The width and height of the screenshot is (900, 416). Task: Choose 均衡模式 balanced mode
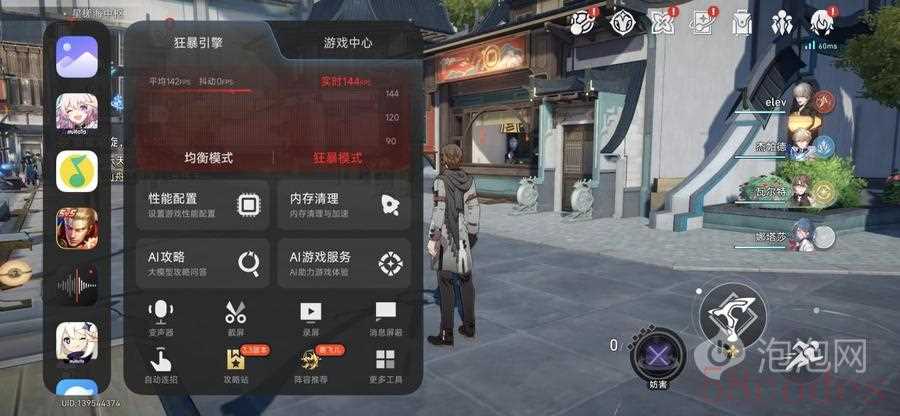tap(208, 158)
